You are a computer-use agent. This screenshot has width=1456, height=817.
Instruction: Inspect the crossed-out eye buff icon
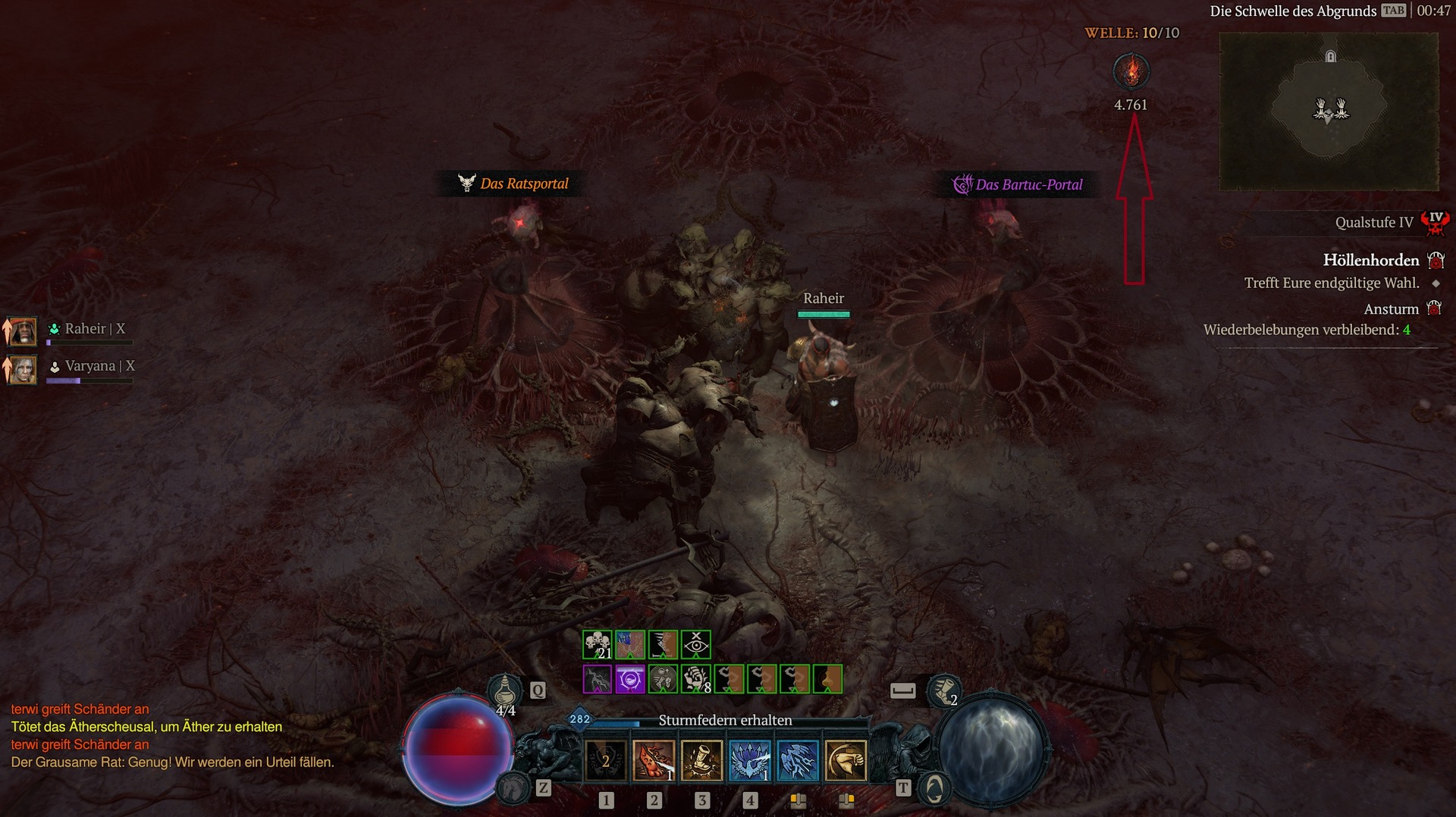coord(696,645)
